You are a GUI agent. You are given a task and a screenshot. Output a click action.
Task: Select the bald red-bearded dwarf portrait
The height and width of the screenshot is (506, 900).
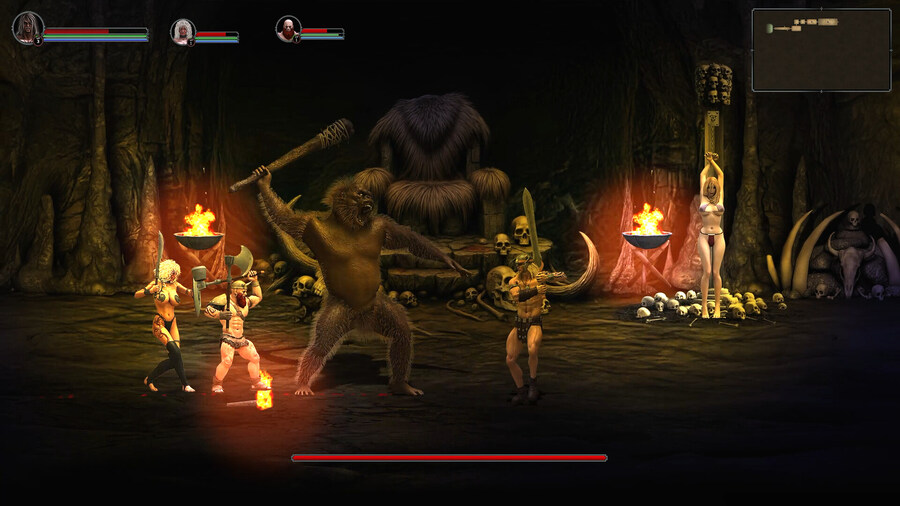[288, 28]
